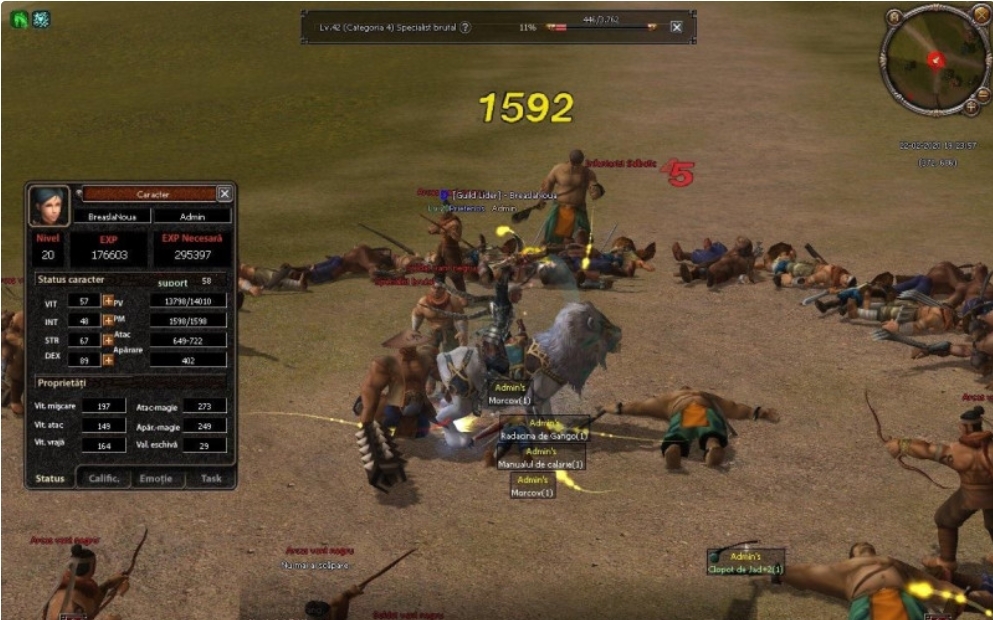Click the character portrait in Caracter window
This screenshot has width=993, height=620.
[49, 204]
